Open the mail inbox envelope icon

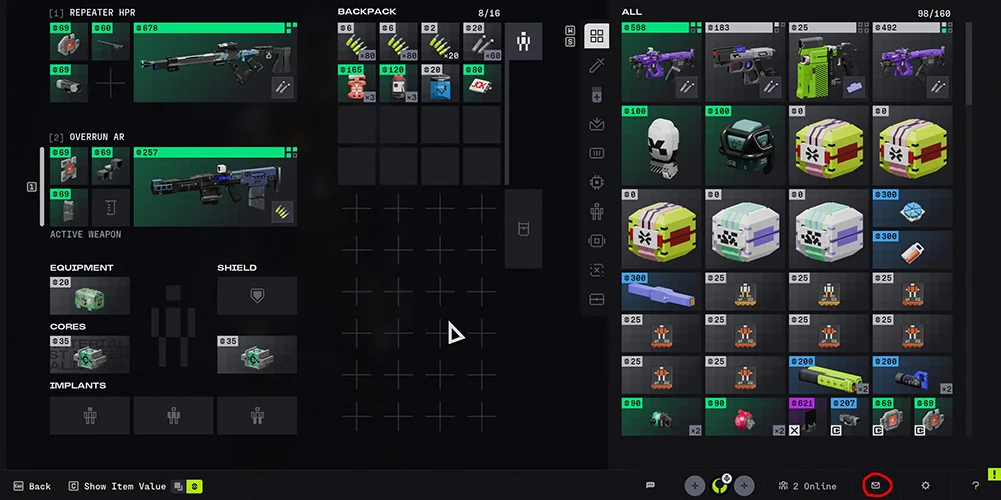click(876, 486)
